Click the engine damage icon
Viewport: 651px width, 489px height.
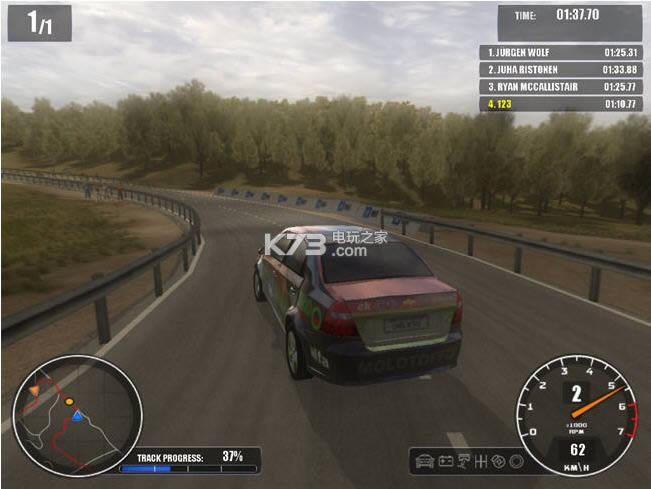(444, 462)
